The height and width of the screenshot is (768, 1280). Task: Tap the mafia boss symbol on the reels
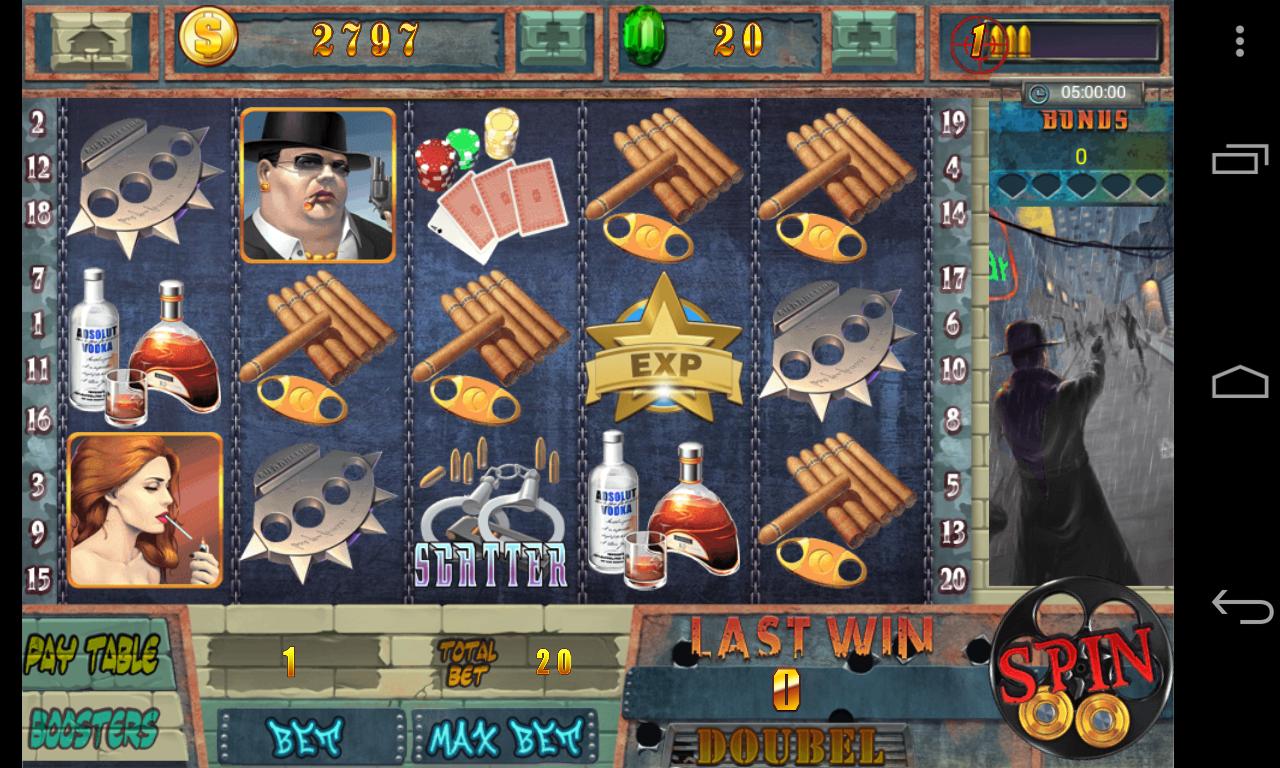[317, 187]
